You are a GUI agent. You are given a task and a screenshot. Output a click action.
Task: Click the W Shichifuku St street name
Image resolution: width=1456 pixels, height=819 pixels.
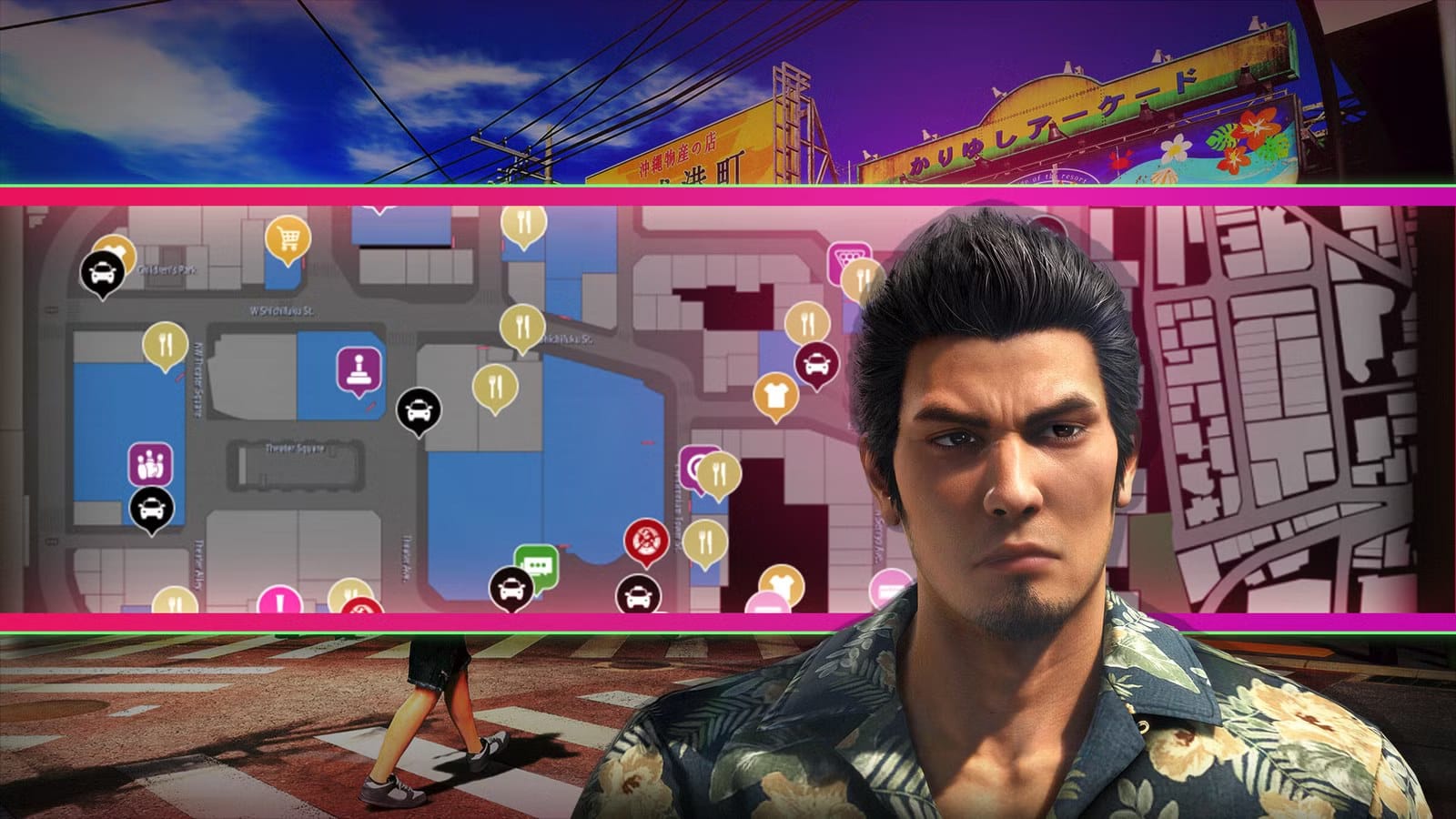pyautogui.click(x=281, y=310)
